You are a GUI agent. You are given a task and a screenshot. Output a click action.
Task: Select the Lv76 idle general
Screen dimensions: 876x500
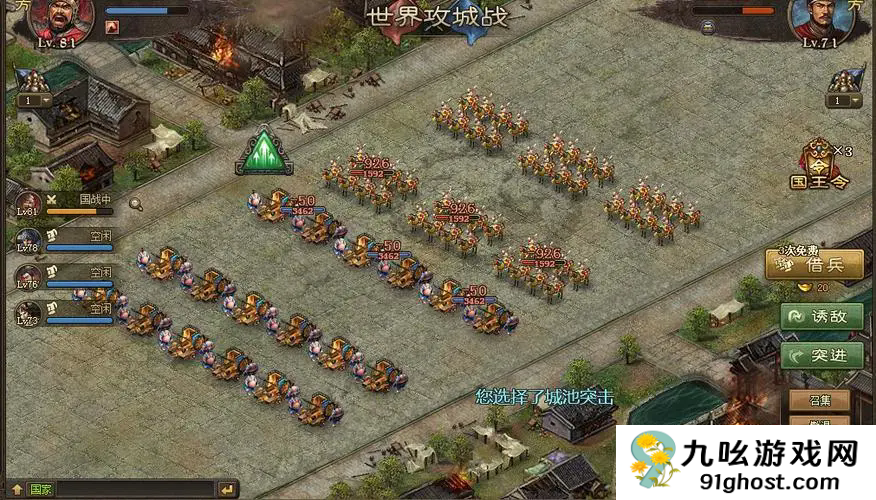tap(29, 277)
